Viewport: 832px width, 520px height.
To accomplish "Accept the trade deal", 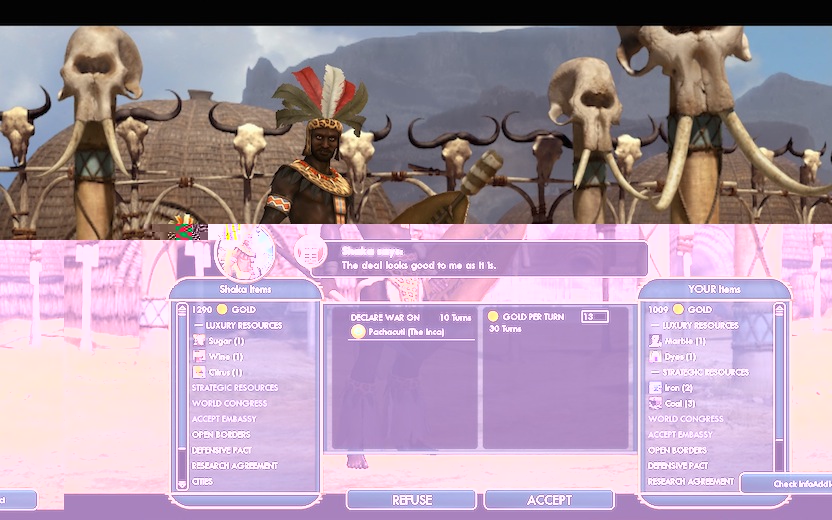I will pyautogui.click(x=549, y=500).
